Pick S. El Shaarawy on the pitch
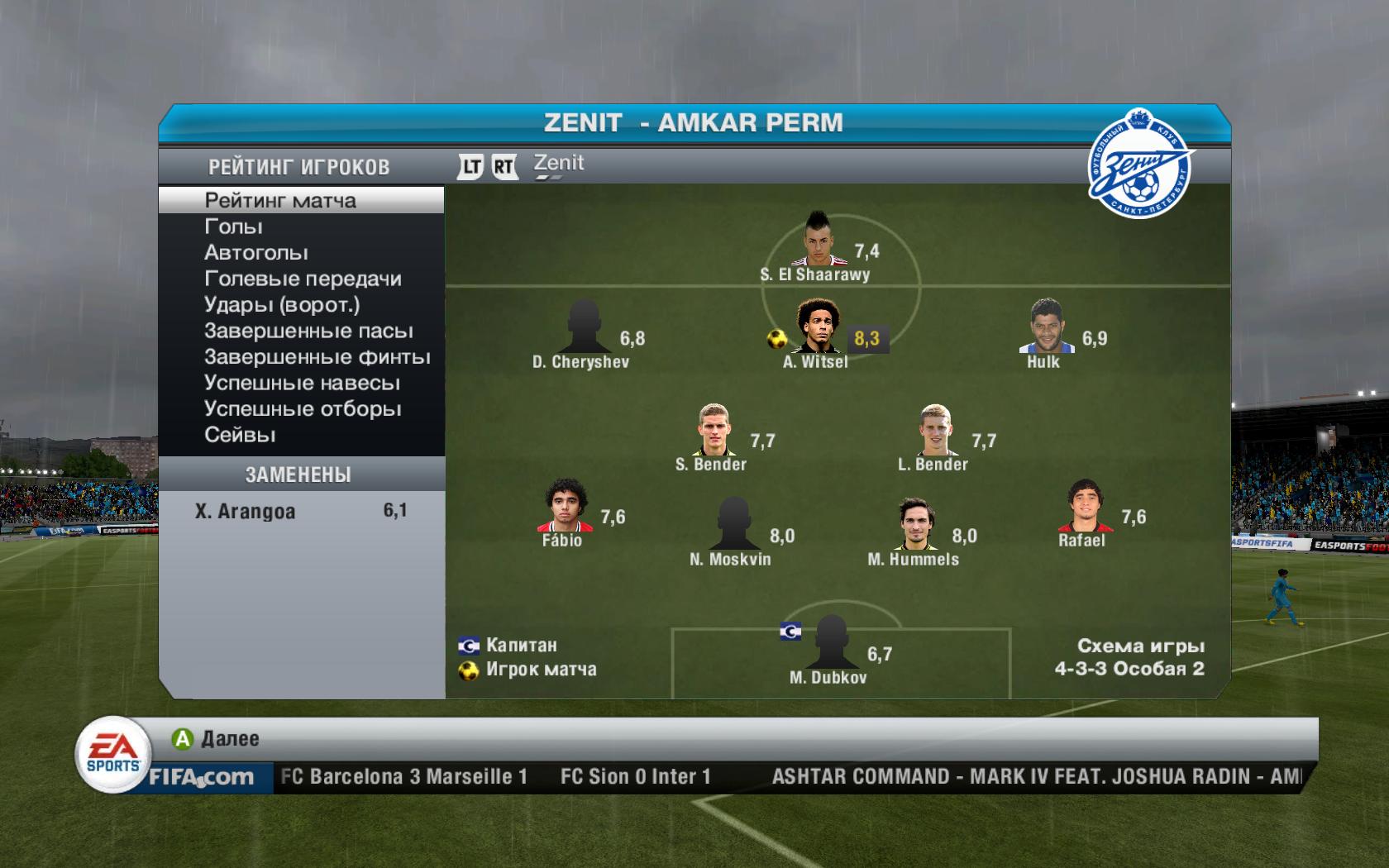Image resolution: width=1389 pixels, height=868 pixels. 825,239
